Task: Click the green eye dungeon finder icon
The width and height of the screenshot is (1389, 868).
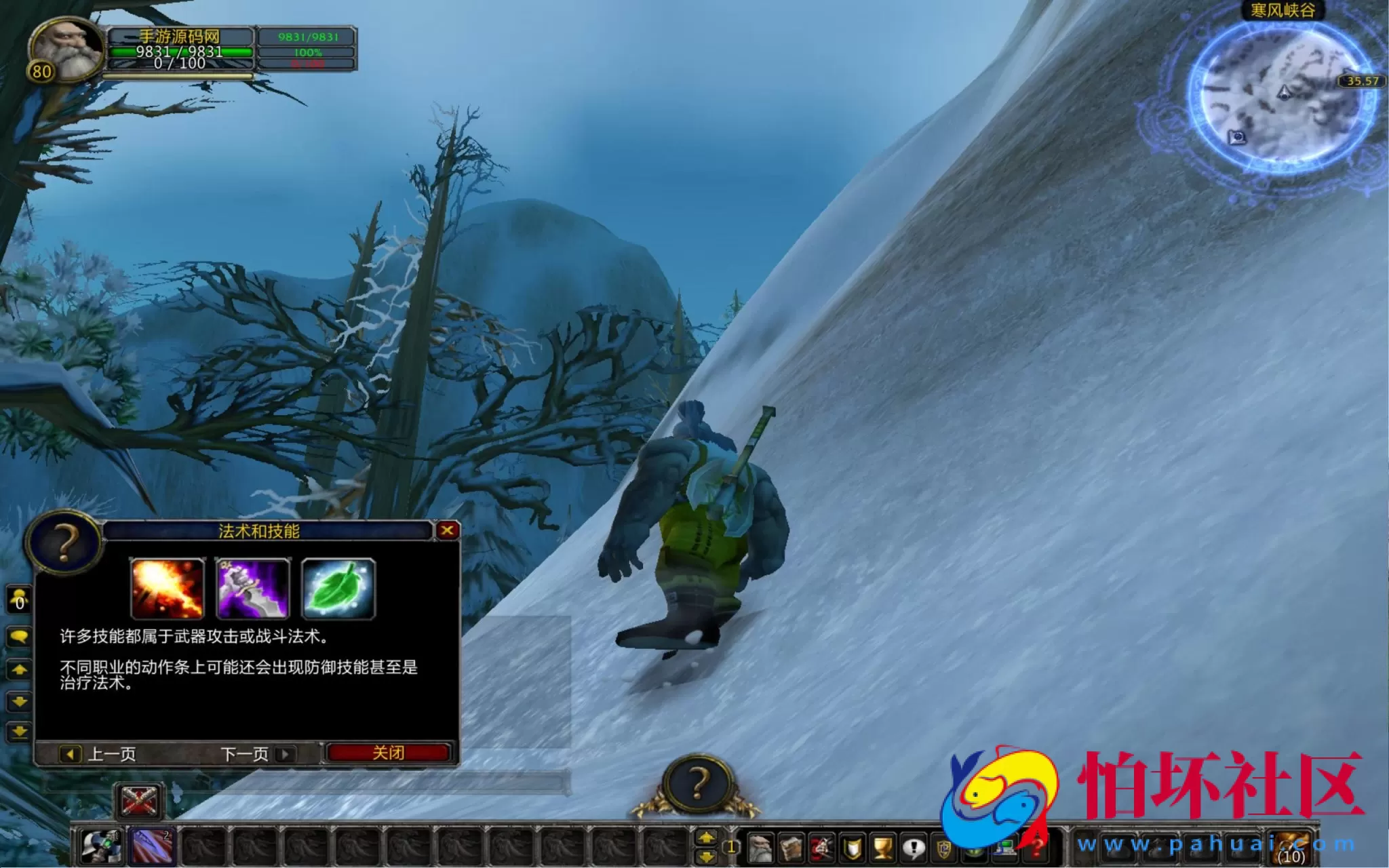Action: tap(975, 851)
